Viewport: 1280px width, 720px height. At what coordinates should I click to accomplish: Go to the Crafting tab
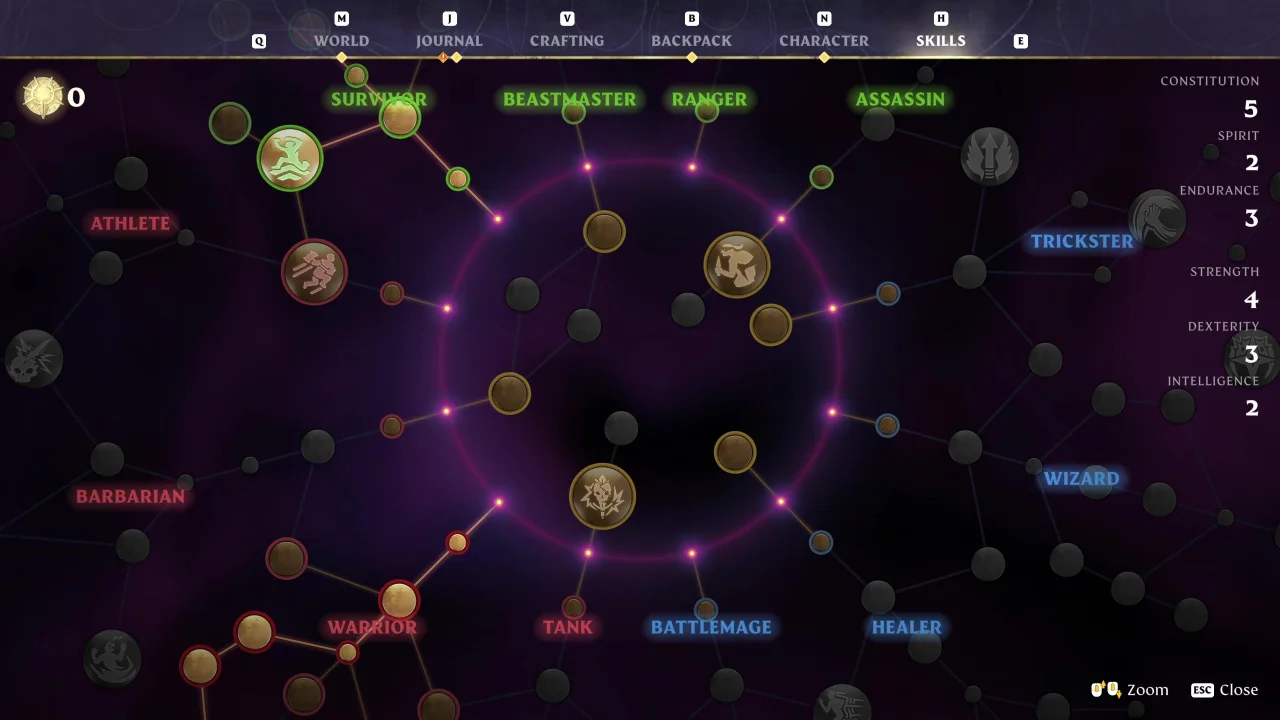567,41
